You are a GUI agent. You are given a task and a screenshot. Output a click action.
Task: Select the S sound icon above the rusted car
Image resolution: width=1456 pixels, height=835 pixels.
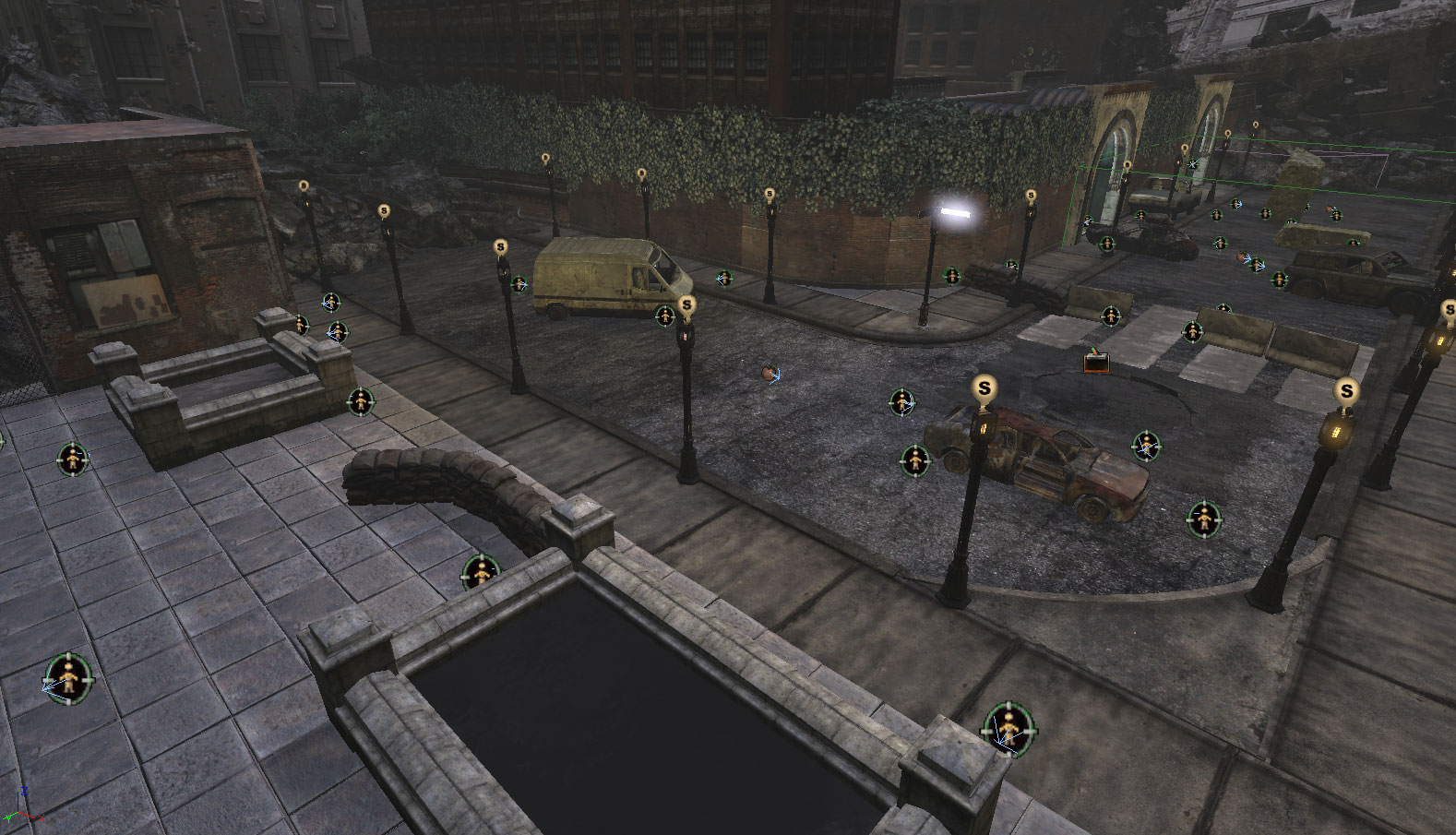point(985,388)
